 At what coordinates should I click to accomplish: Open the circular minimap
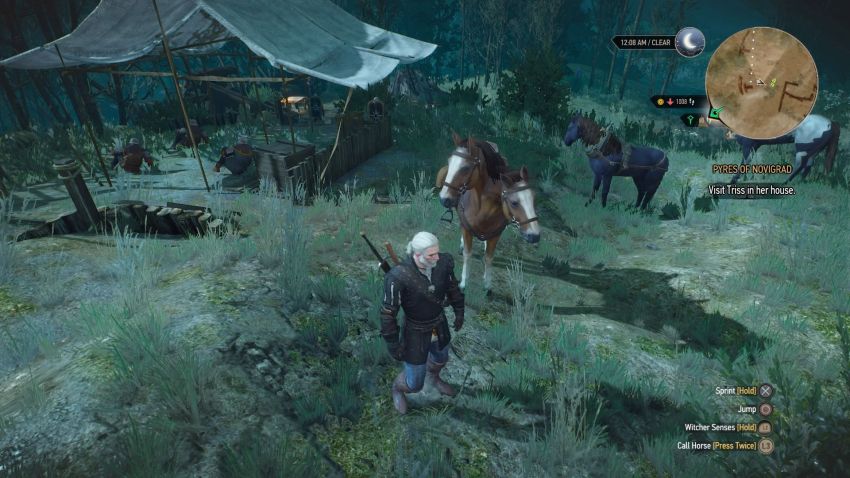761,81
